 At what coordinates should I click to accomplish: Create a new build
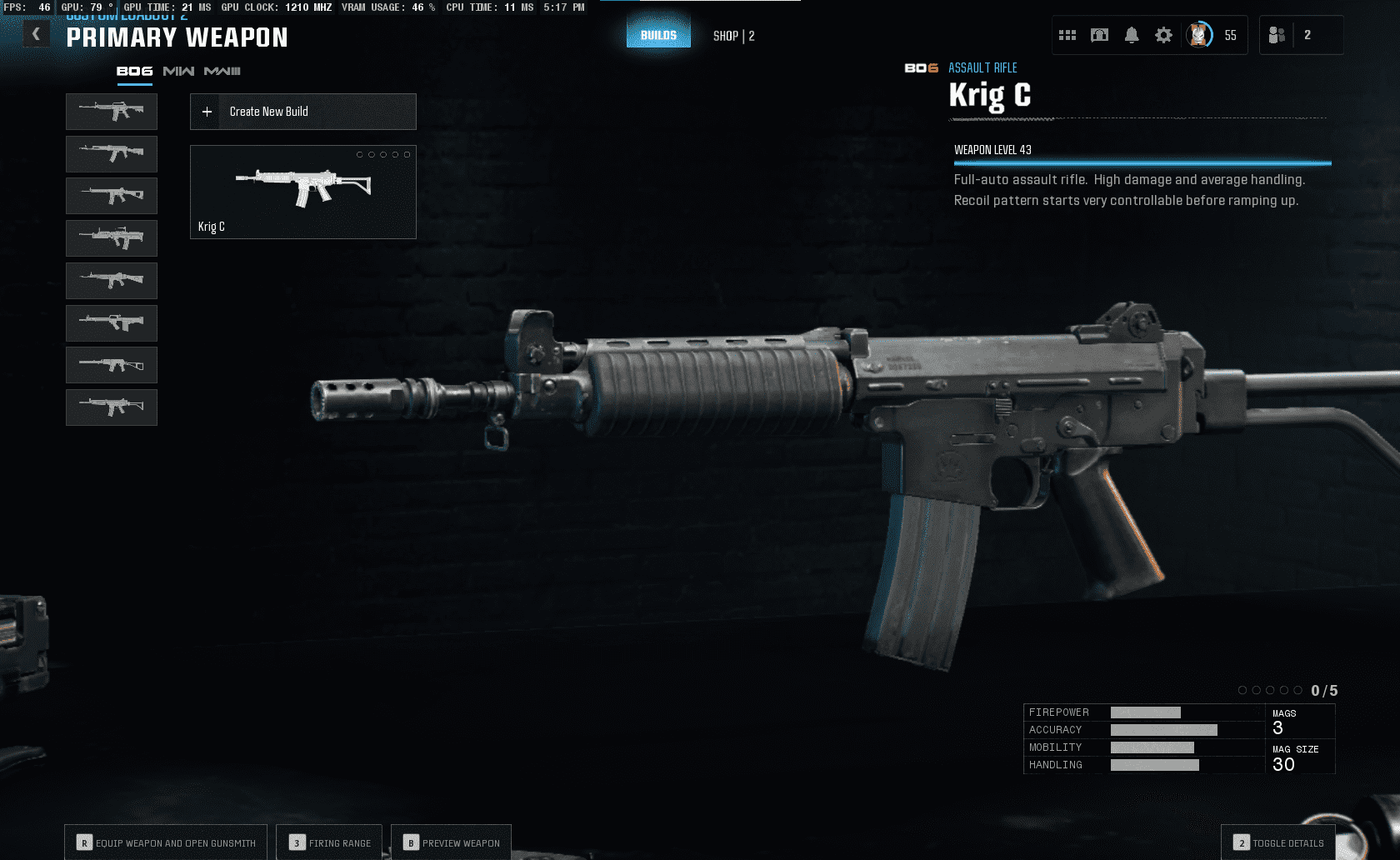pos(303,112)
